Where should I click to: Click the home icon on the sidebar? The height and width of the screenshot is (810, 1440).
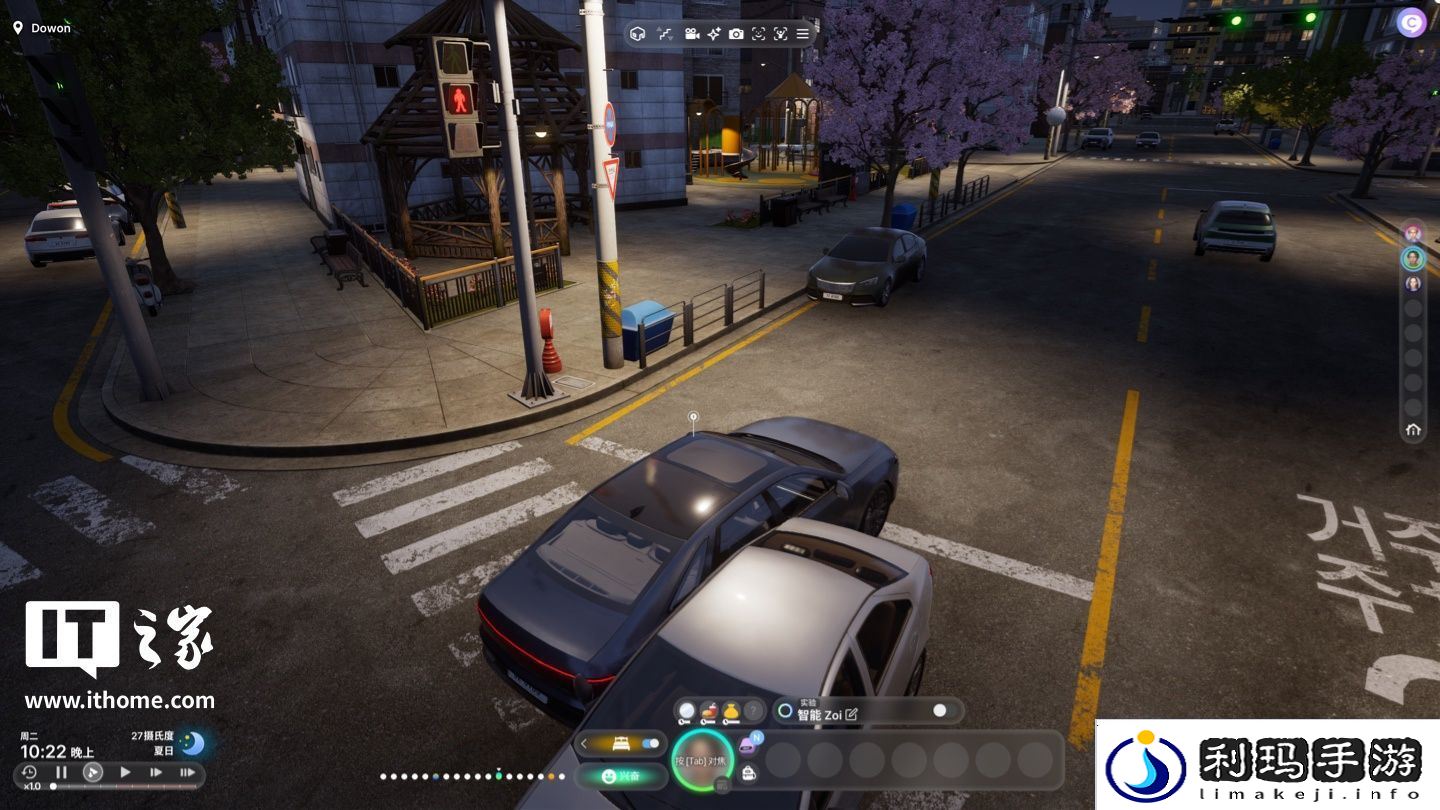pyautogui.click(x=1413, y=430)
